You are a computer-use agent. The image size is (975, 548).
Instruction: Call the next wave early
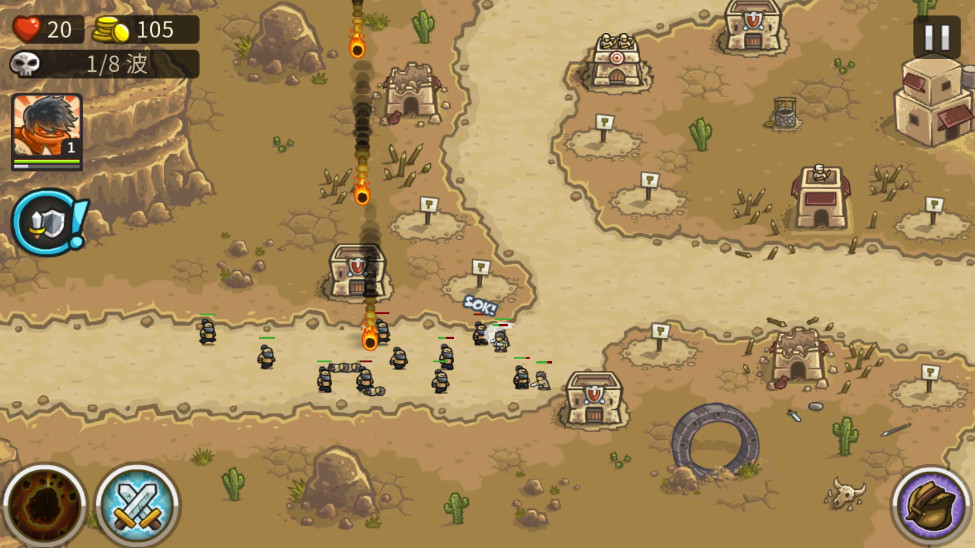[47, 223]
